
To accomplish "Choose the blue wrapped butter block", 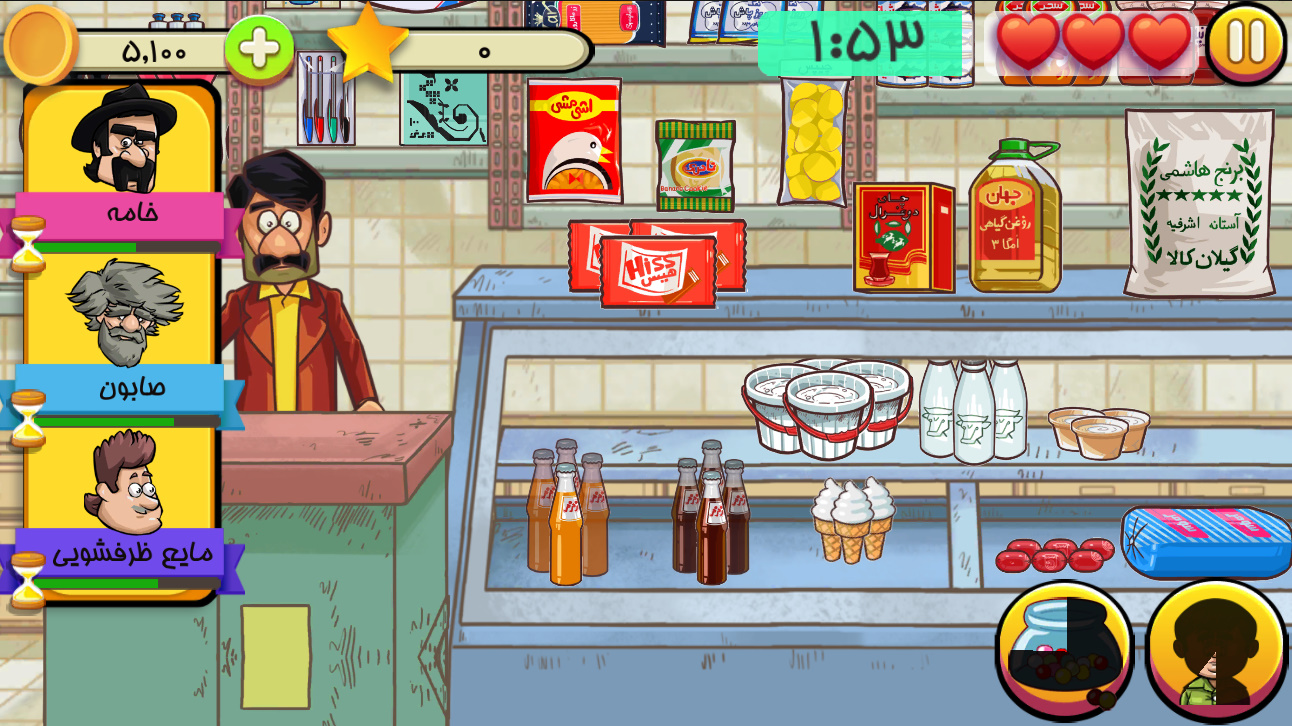I will tap(1206, 541).
